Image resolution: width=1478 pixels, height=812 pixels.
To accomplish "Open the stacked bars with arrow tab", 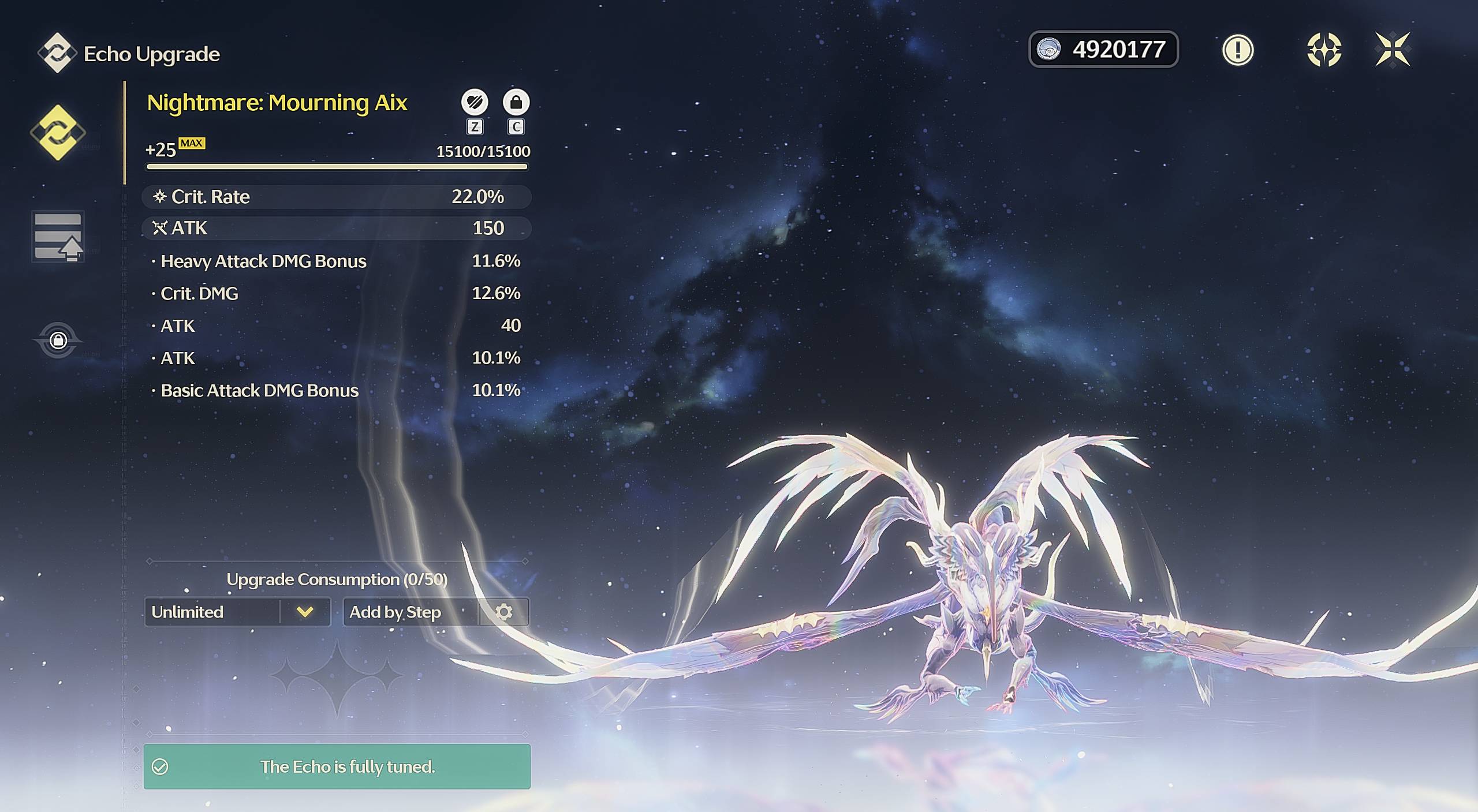I will pos(58,237).
